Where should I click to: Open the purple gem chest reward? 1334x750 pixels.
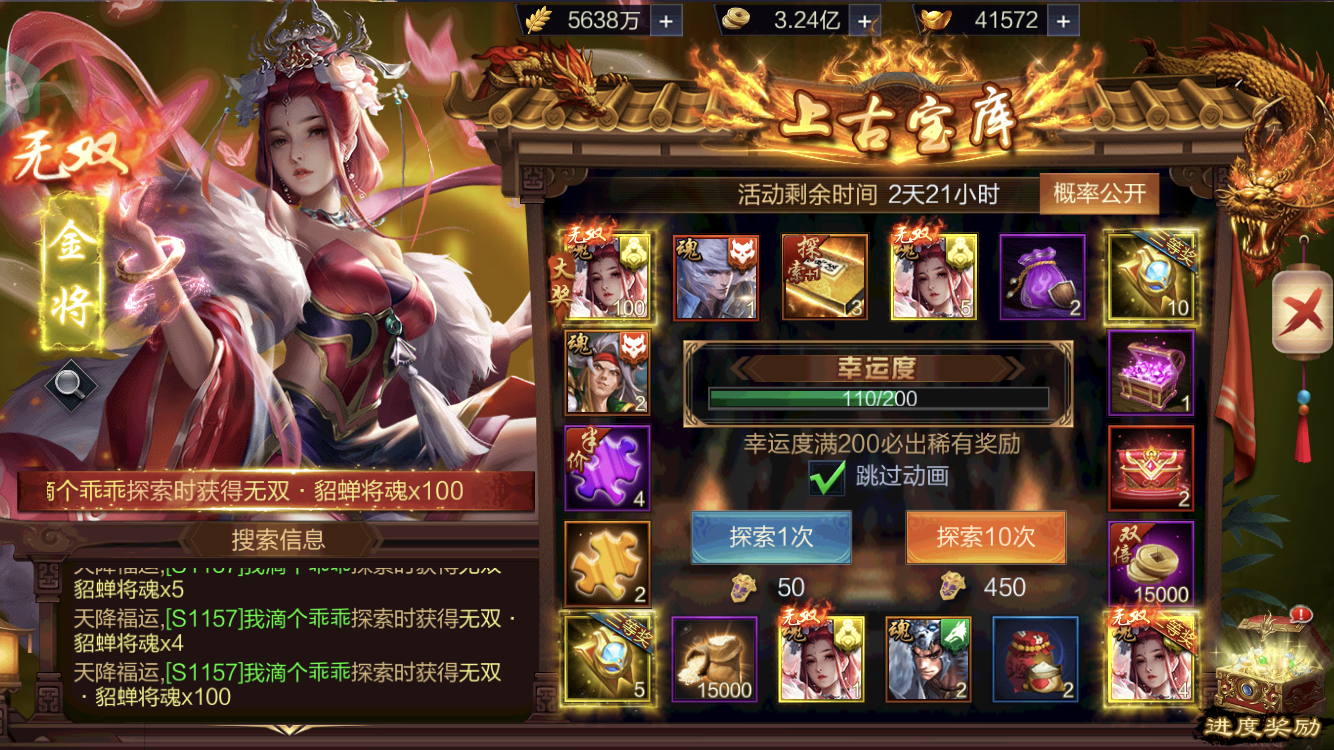1150,372
